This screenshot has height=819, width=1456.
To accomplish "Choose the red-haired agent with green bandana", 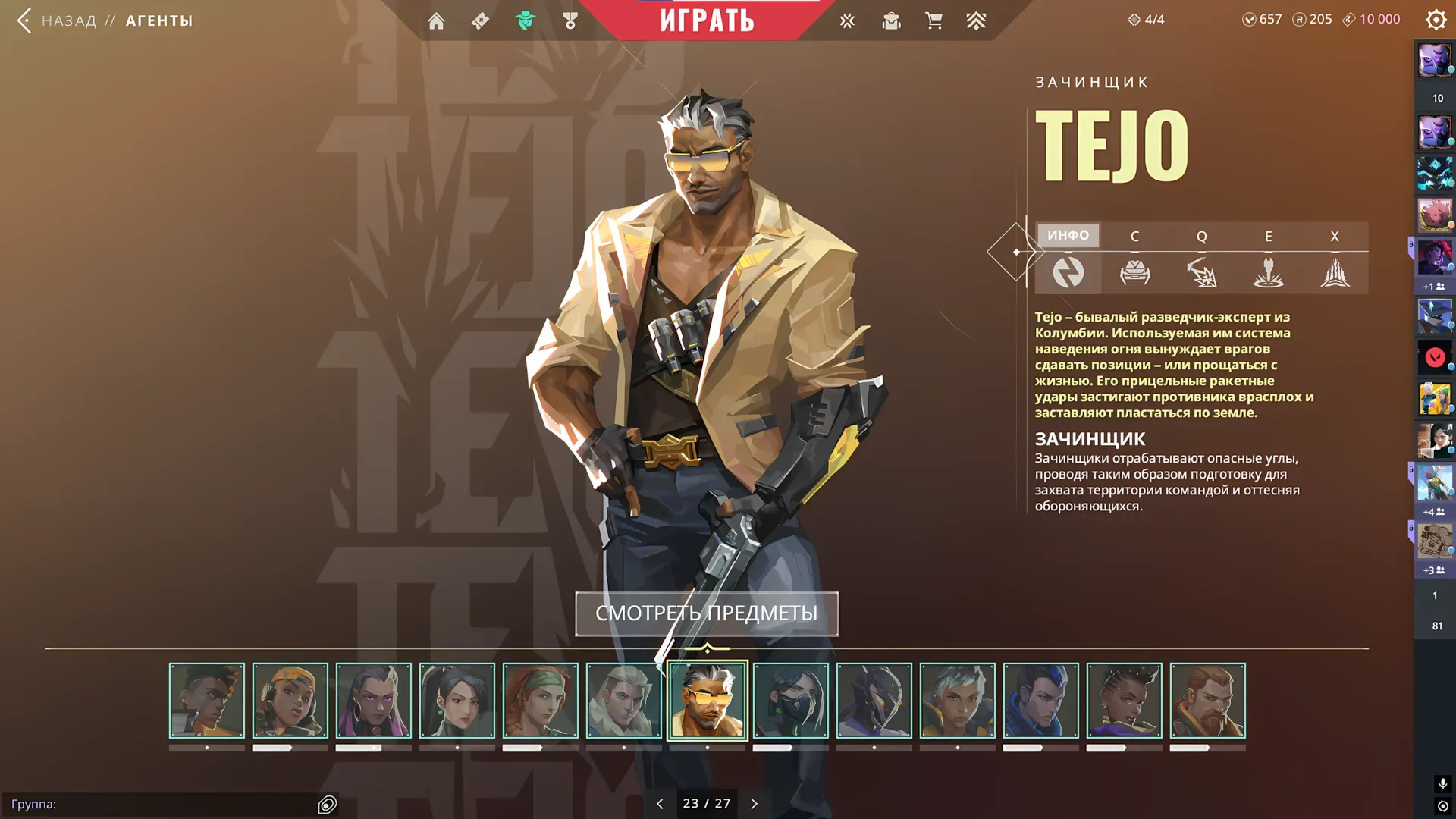I will click(540, 701).
